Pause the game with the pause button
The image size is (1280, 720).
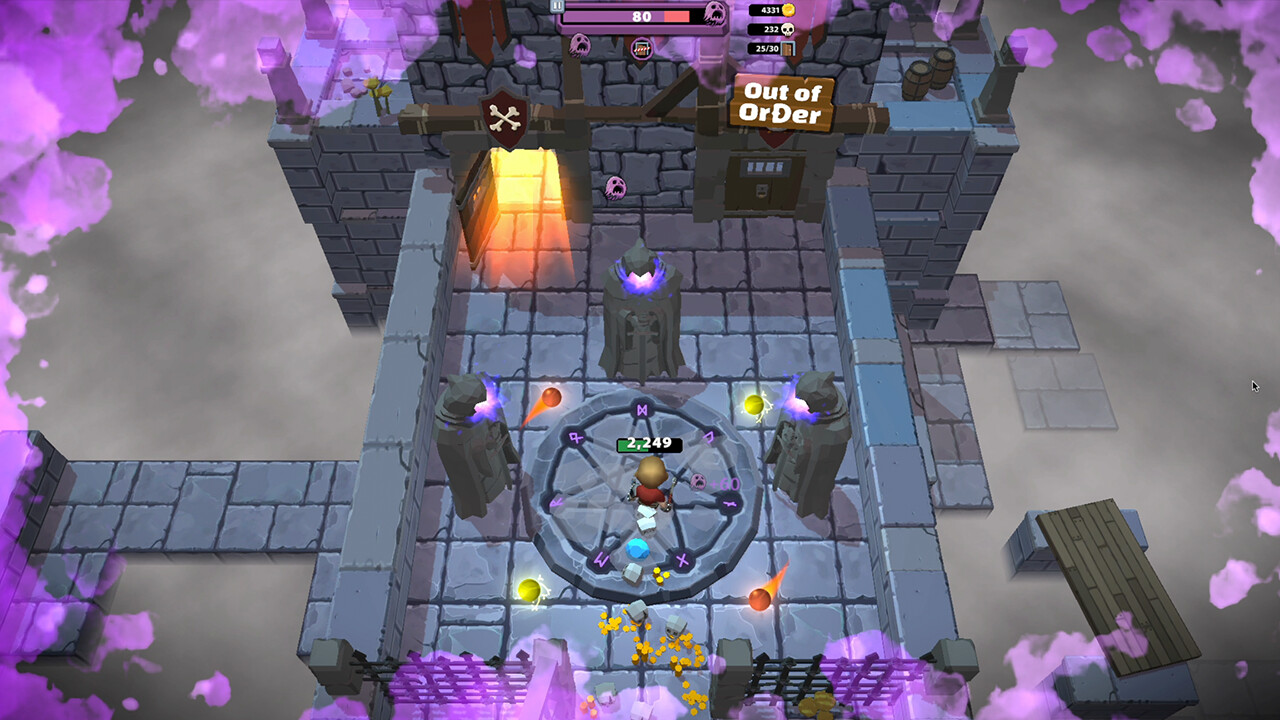click(557, 5)
